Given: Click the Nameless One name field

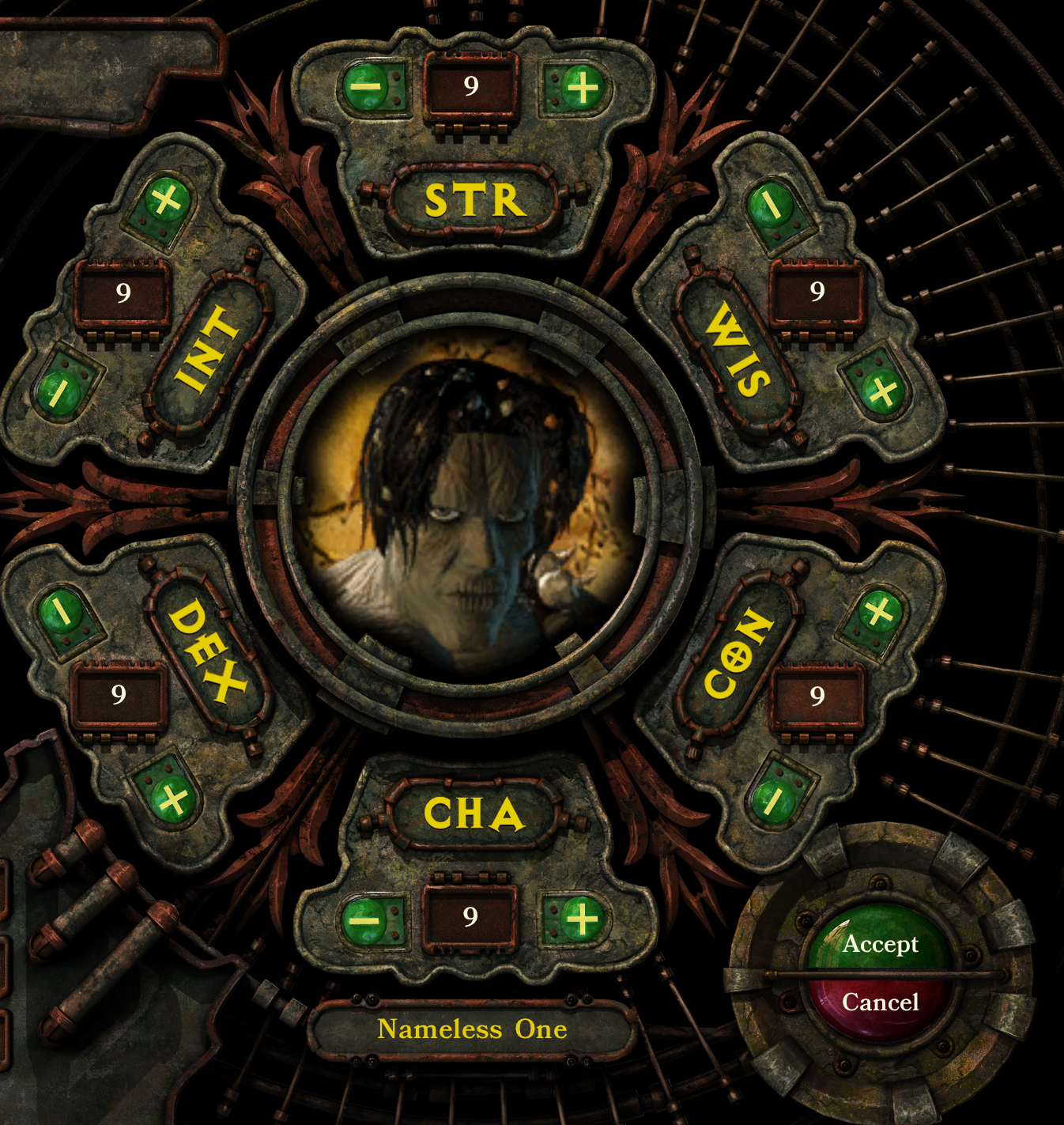Looking at the screenshot, I should point(473,1029).
